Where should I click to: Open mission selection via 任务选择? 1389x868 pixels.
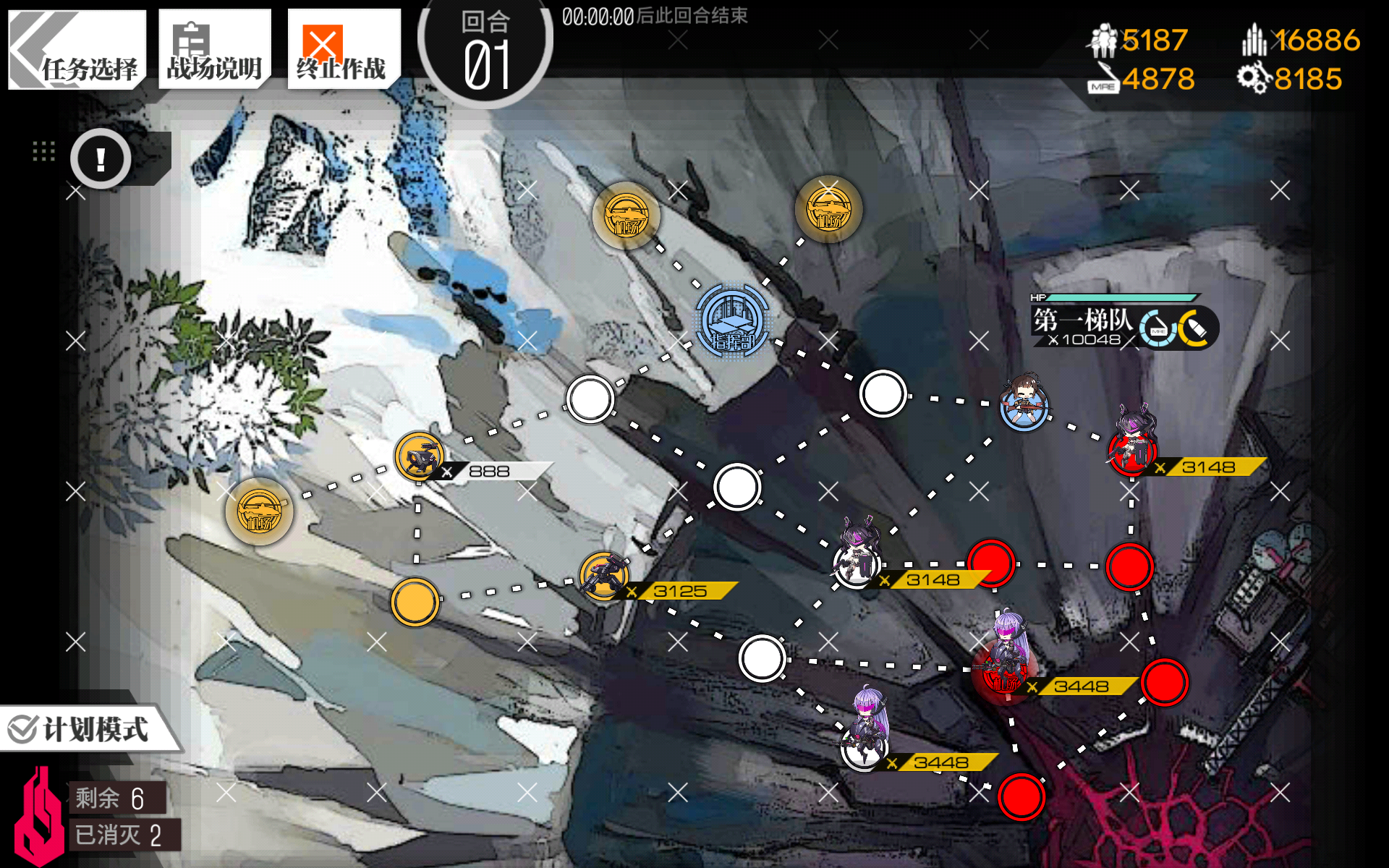pos(76,48)
